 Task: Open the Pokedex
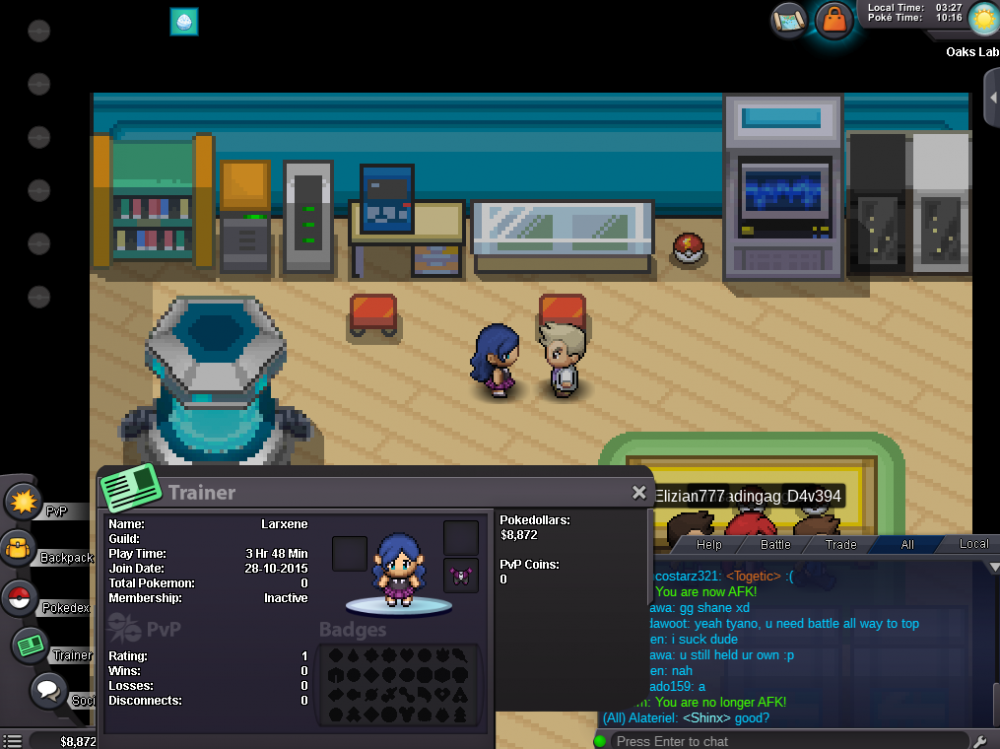coord(19,598)
